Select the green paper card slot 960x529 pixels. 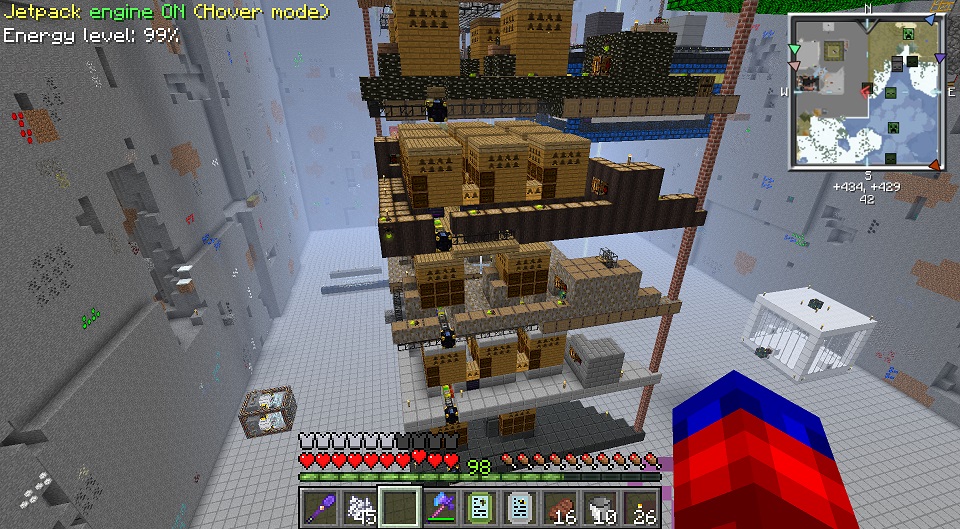point(479,507)
